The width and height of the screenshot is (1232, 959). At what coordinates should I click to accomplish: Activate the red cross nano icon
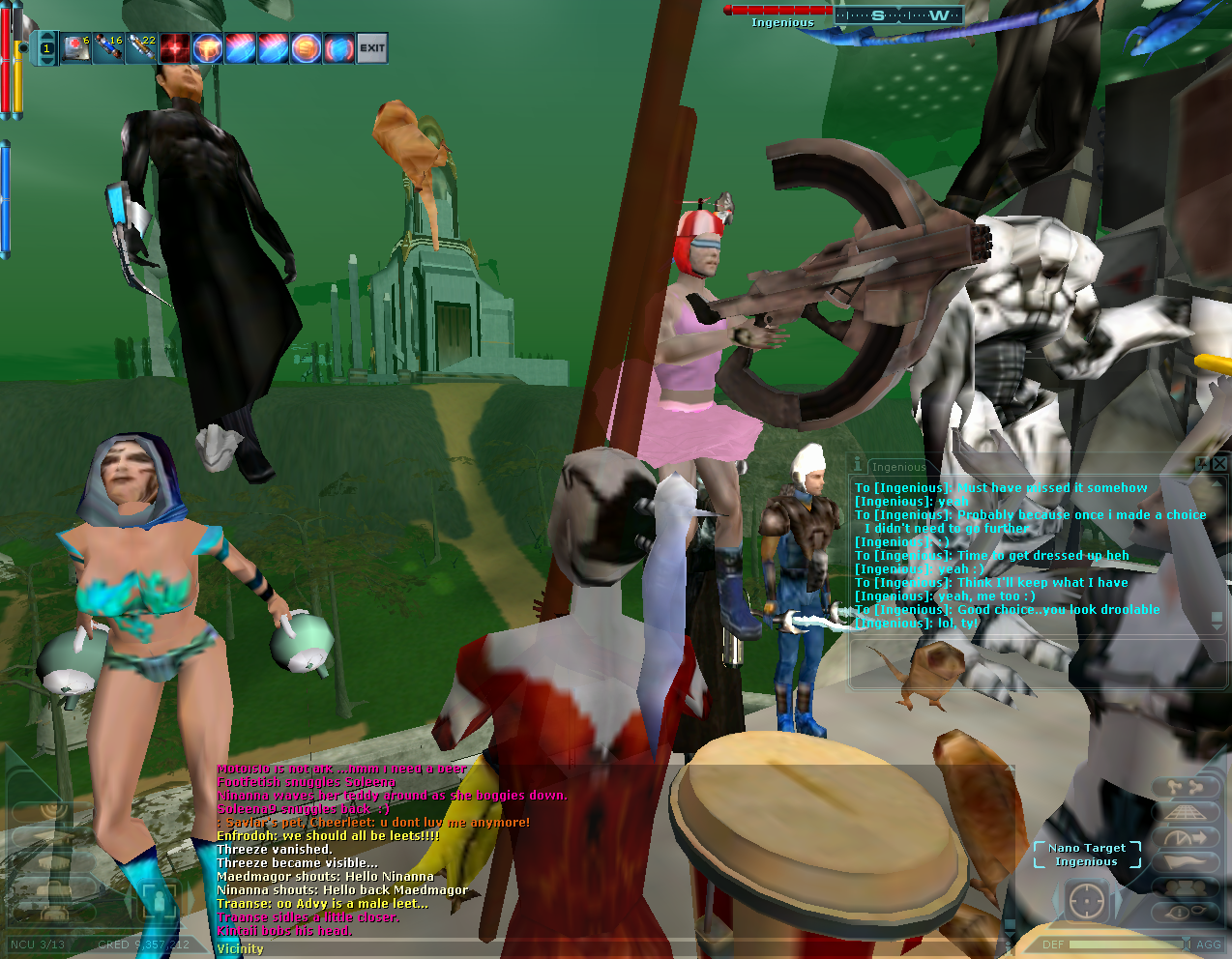[x=174, y=47]
